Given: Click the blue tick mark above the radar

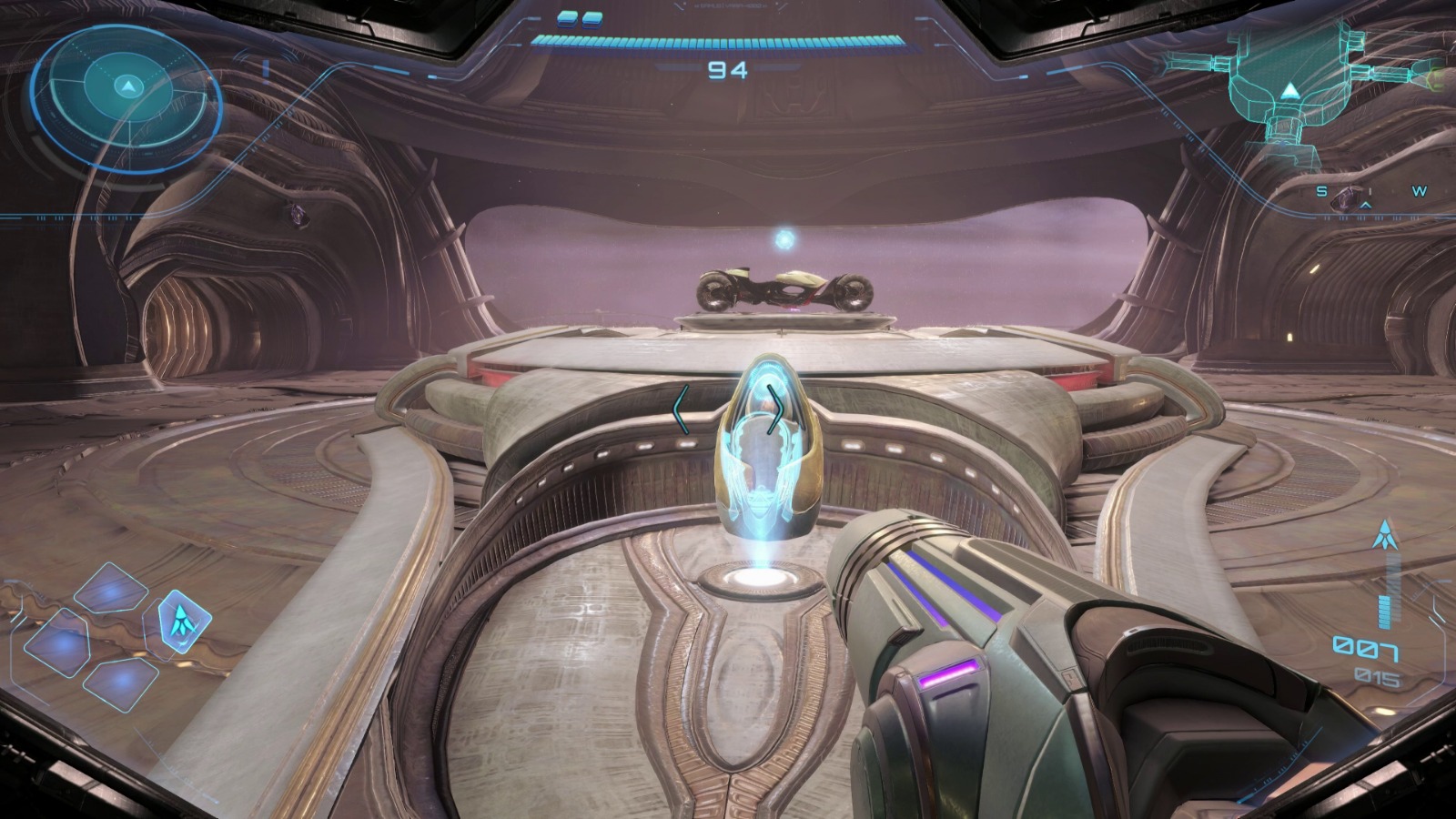Looking at the screenshot, I should click(264, 66).
